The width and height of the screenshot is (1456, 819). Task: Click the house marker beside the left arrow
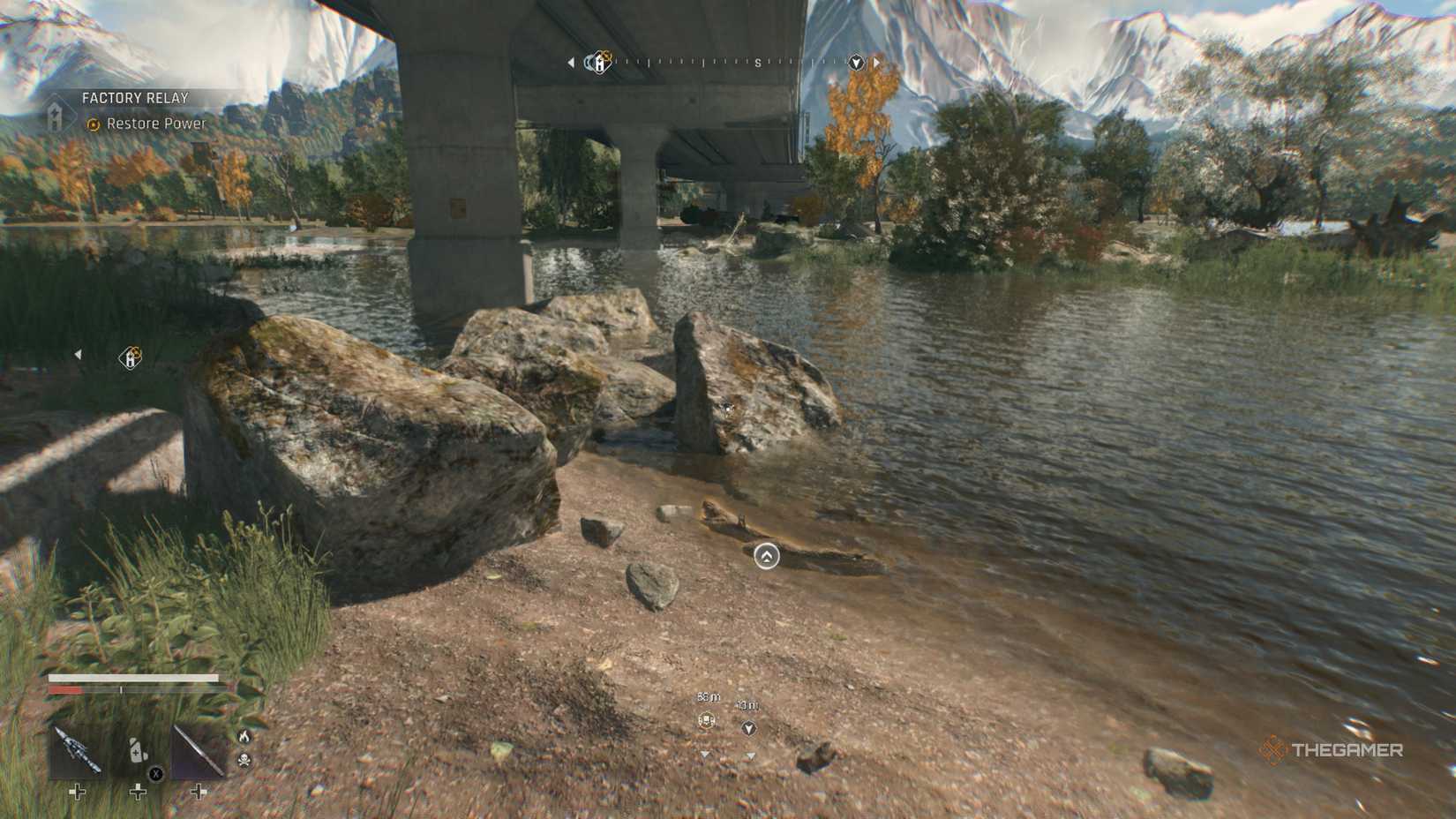point(131,357)
